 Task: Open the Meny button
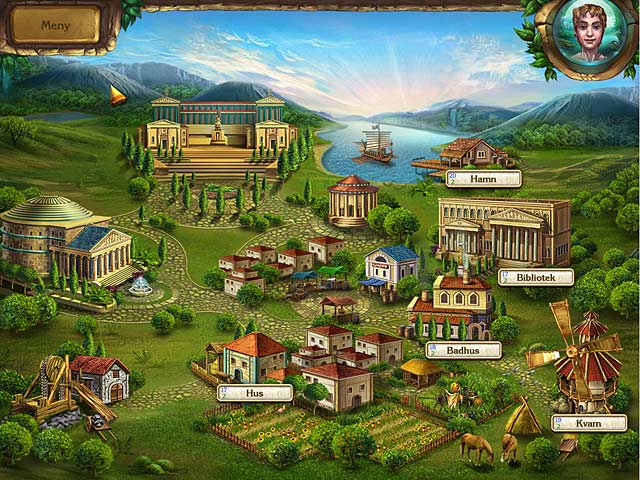tap(56, 26)
